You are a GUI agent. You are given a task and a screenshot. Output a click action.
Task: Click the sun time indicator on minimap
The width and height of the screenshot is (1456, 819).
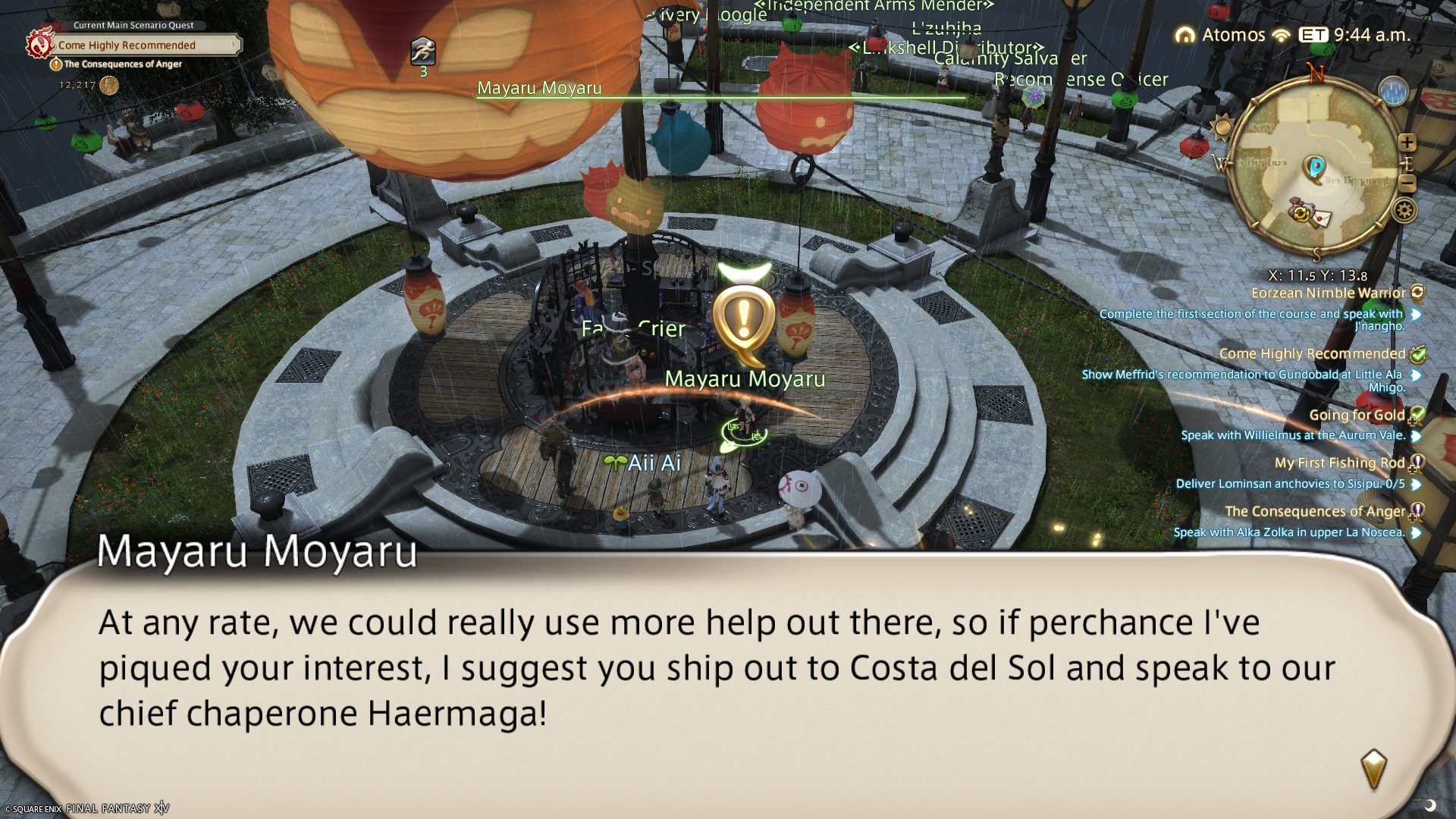pyautogui.click(x=1222, y=127)
